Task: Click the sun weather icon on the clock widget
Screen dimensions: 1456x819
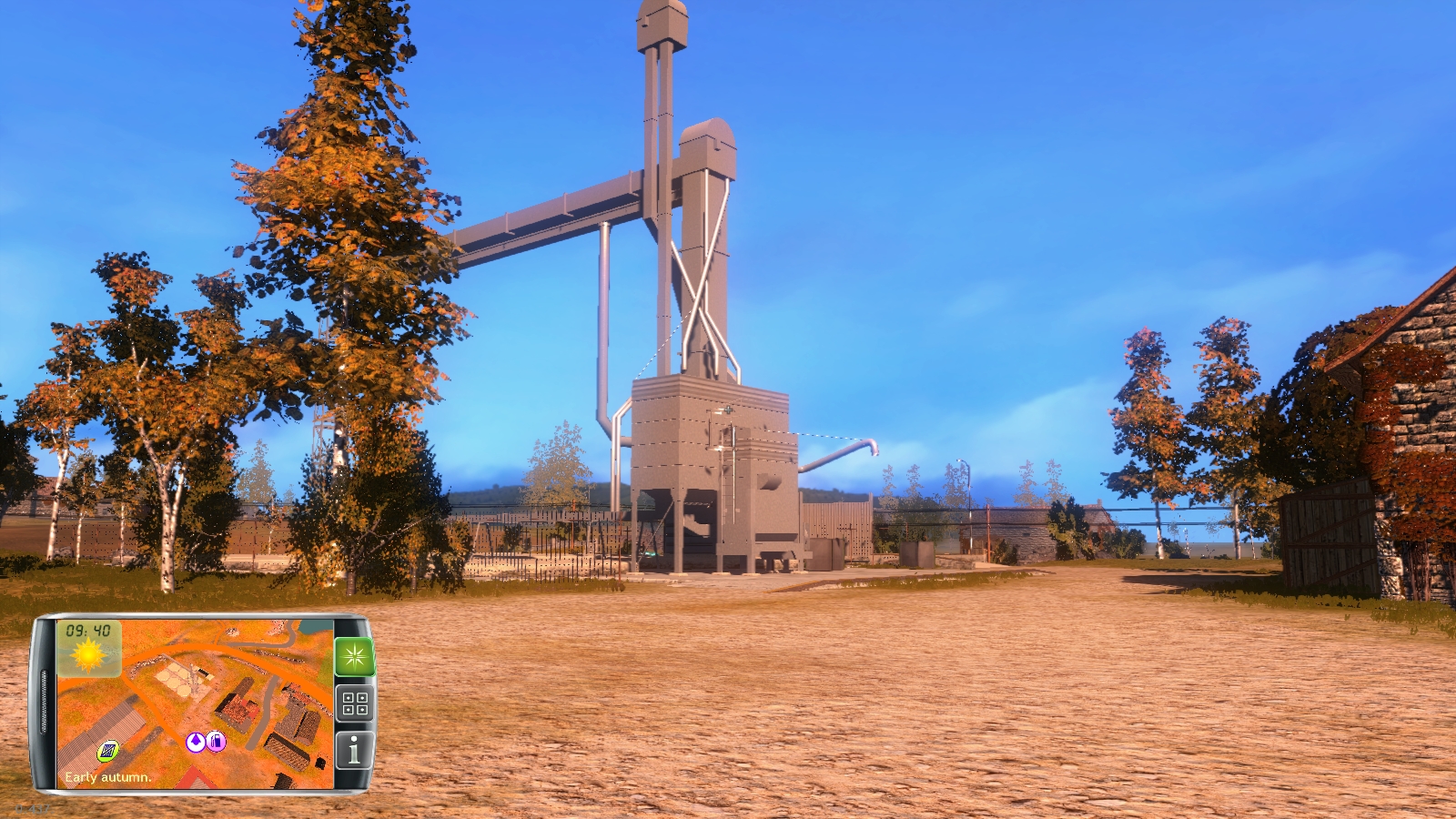Action: point(87,655)
